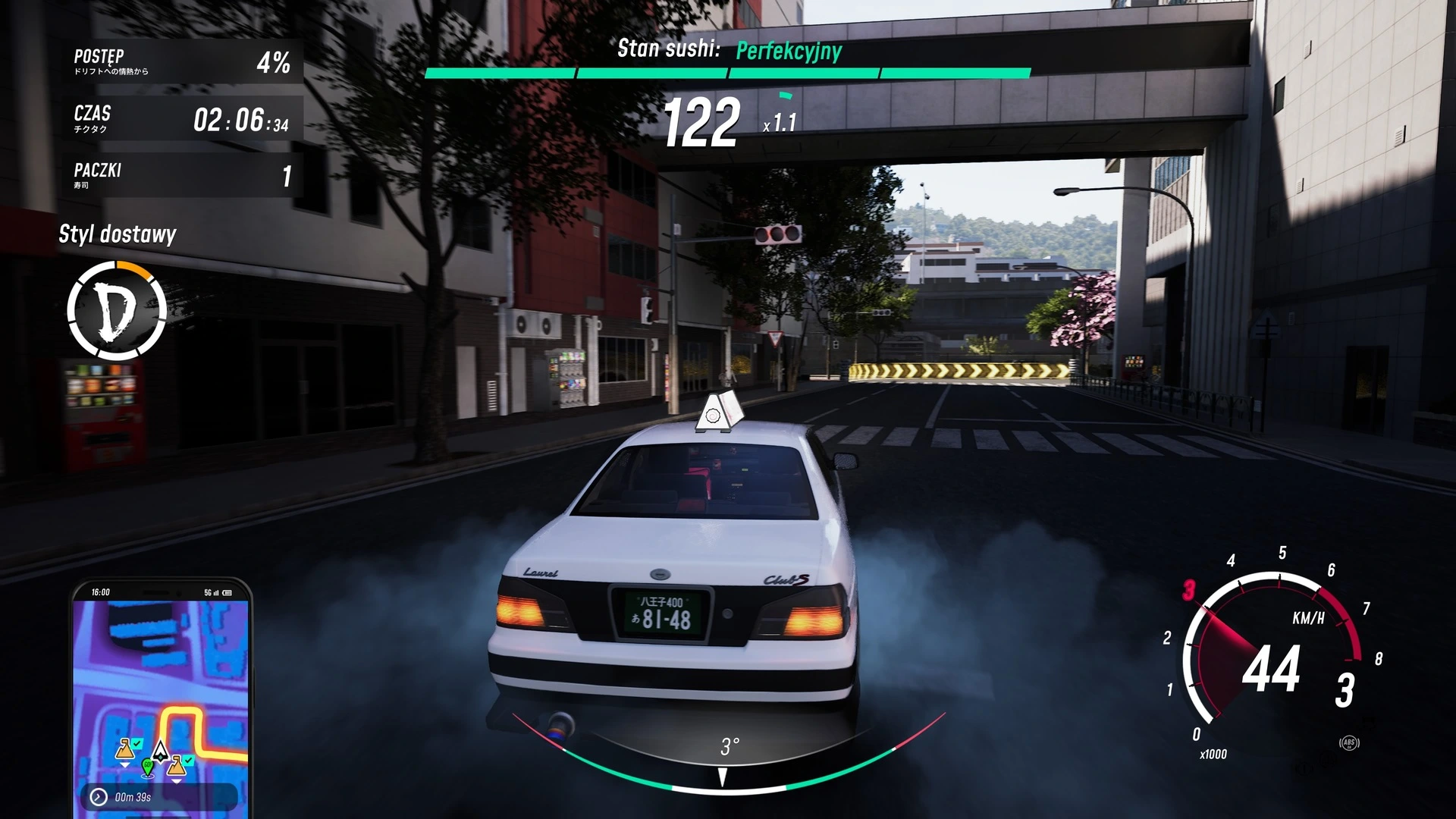The height and width of the screenshot is (819, 1456).
Task: Toggle the checkmark on the right mountain marker
Action: (188, 760)
